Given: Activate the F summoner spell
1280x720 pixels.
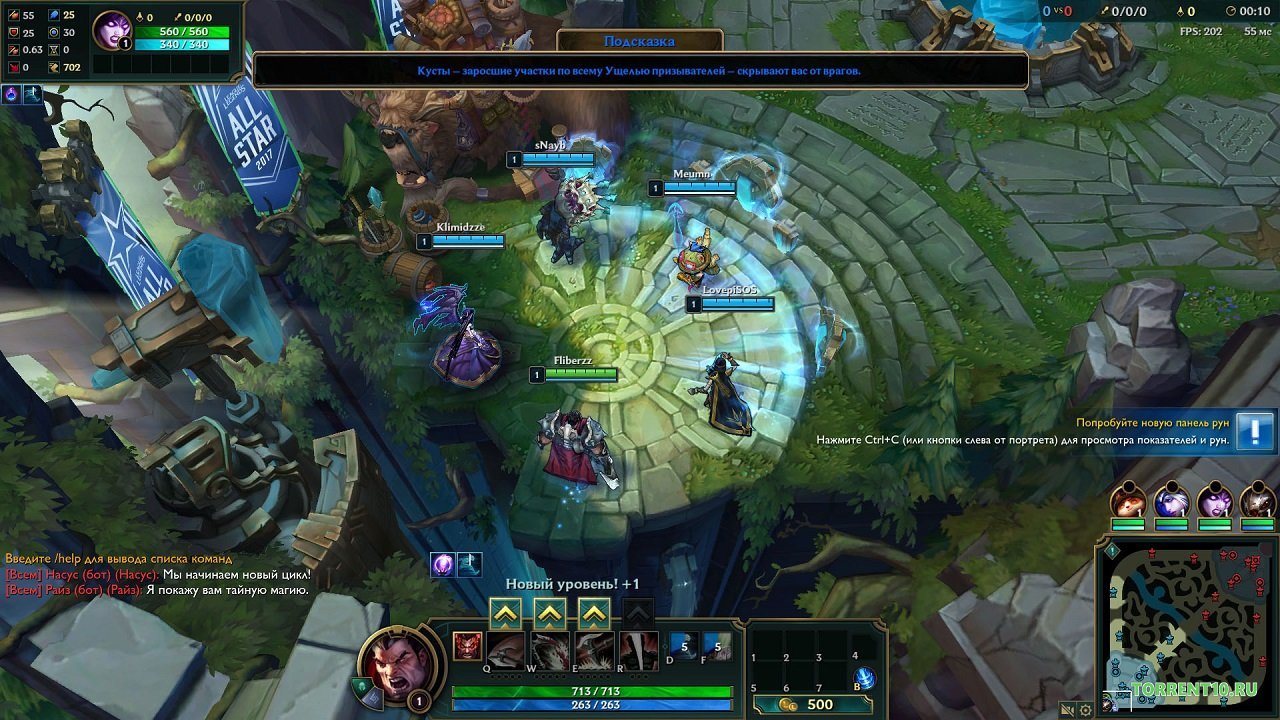Looking at the screenshot, I should (718, 647).
